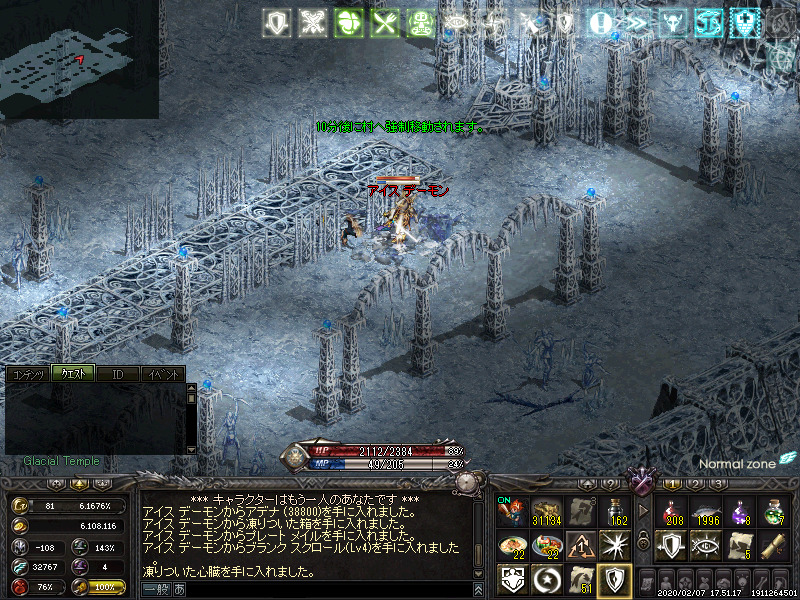Select the ID tab
Viewport: 800px width, 600px height.
point(118,374)
